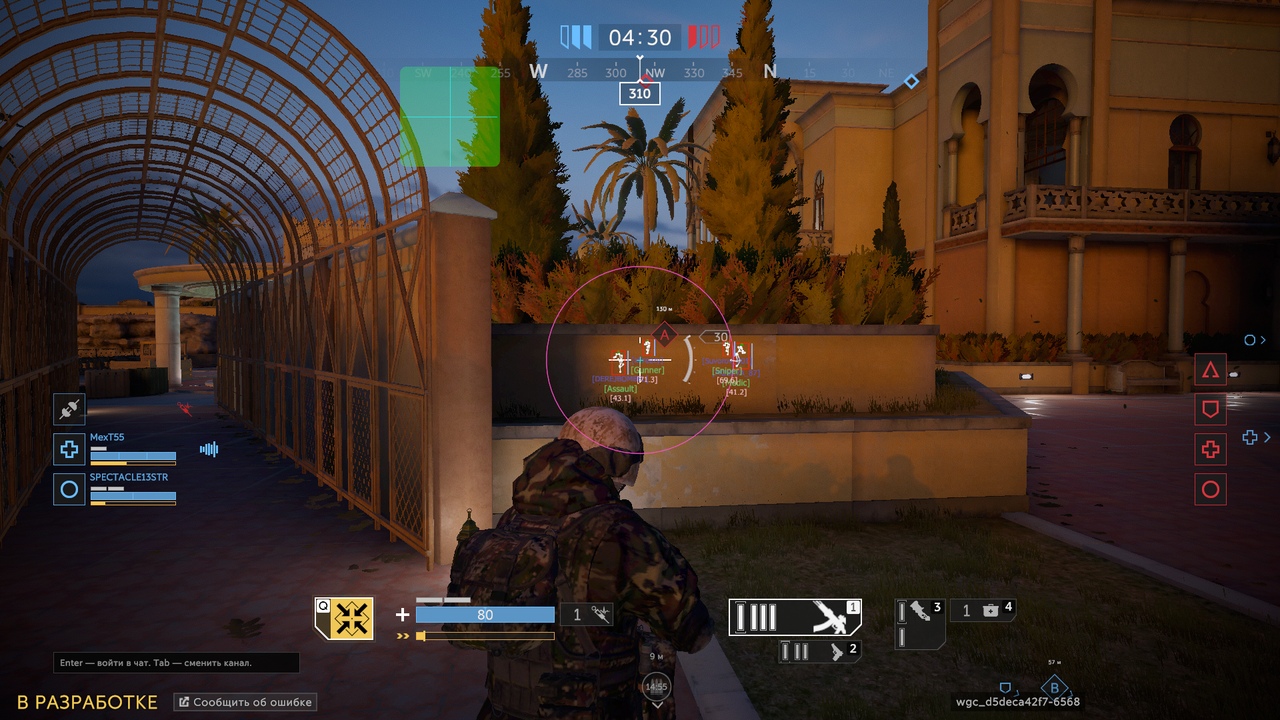Click the red objective A triangle icon
Viewport: 1280px width, 720px height.
coord(1210,369)
